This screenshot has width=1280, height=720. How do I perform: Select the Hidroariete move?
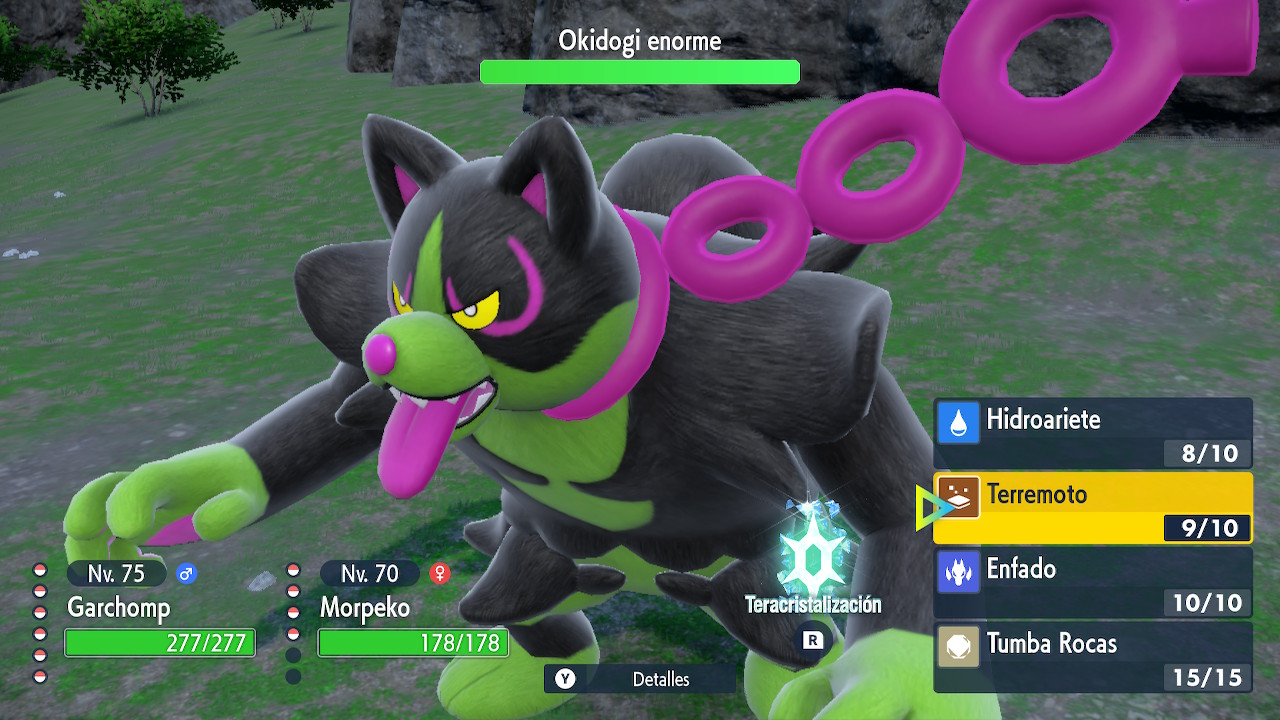[x=1092, y=432]
